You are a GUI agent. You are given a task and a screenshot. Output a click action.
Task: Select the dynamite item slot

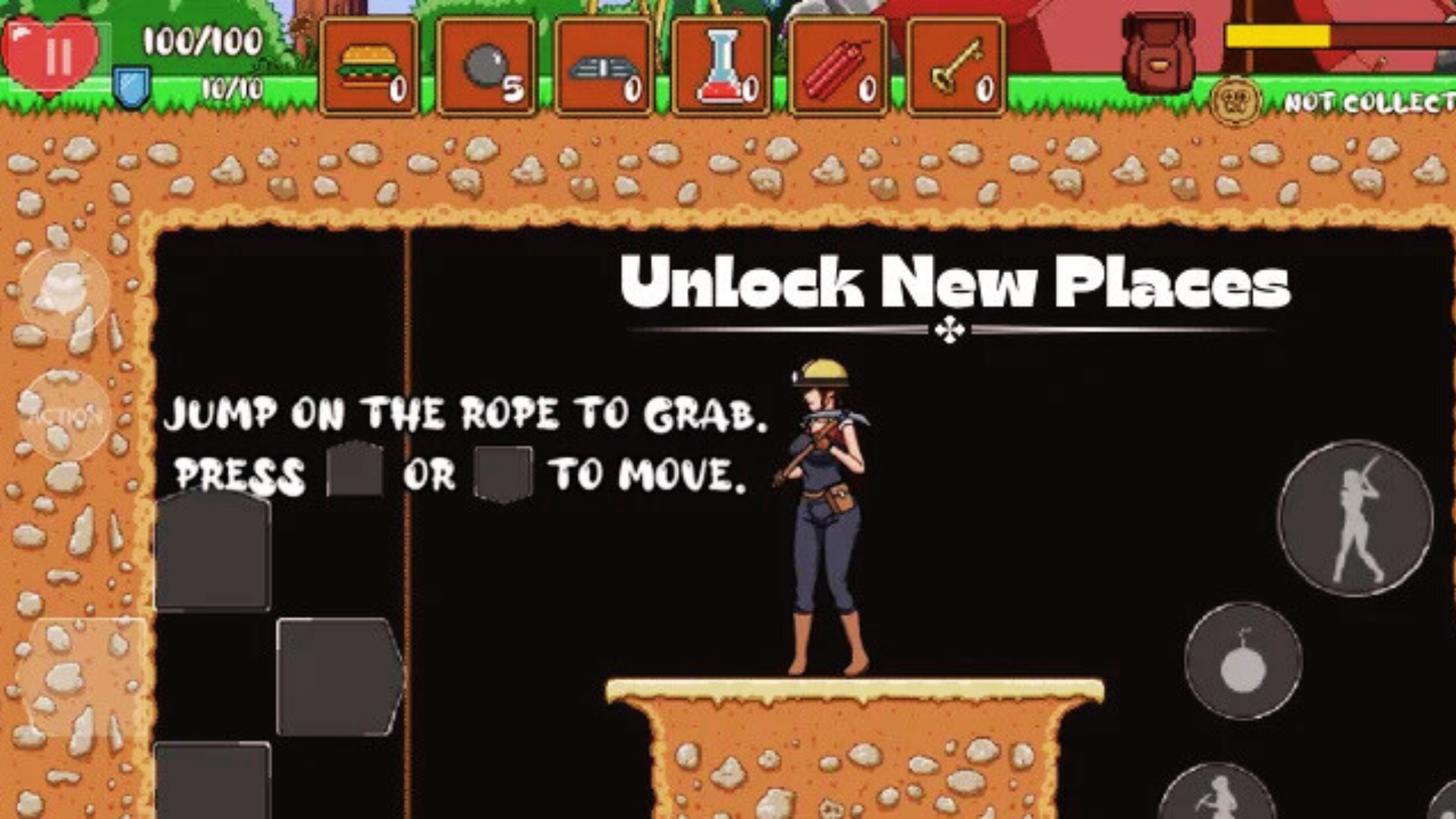837,65
